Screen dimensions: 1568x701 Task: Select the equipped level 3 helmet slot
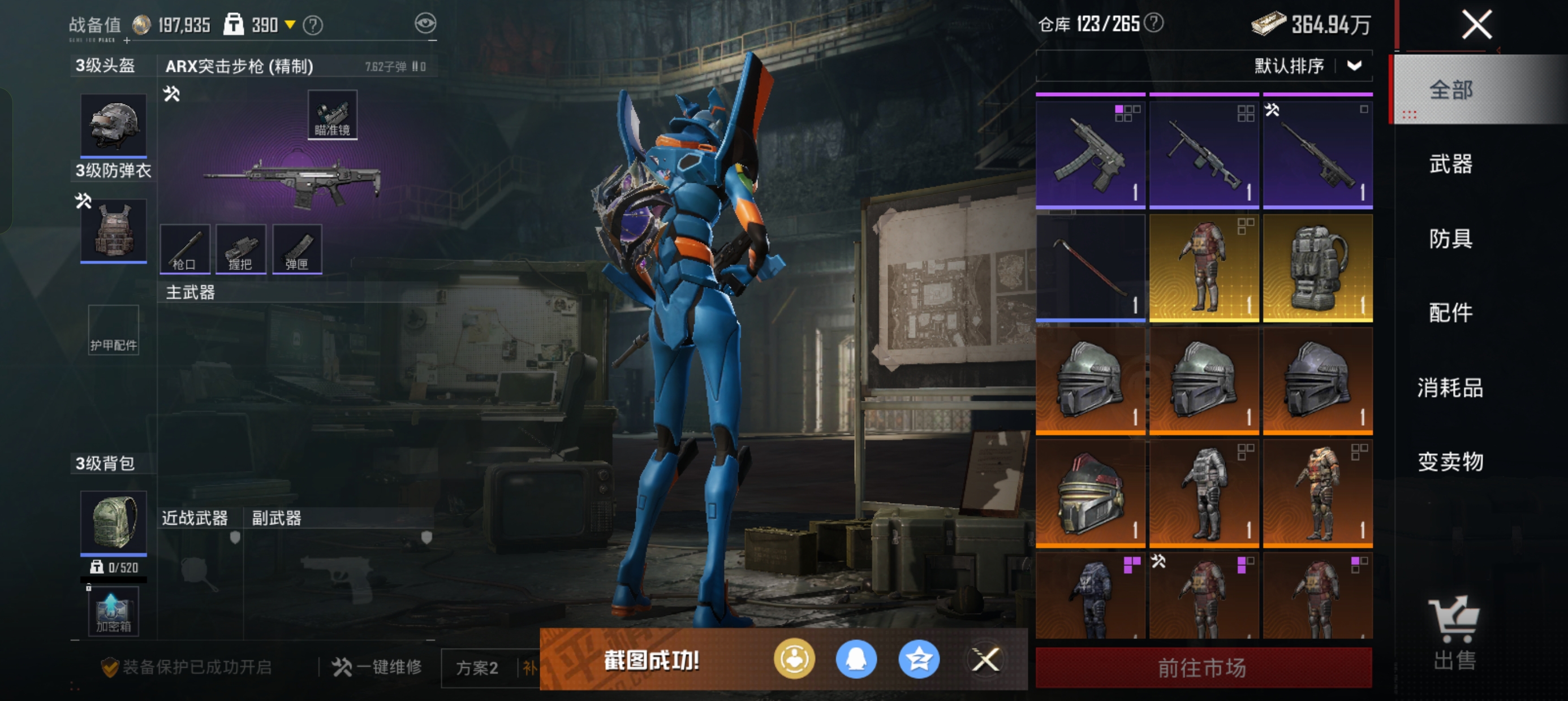(113, 125)
